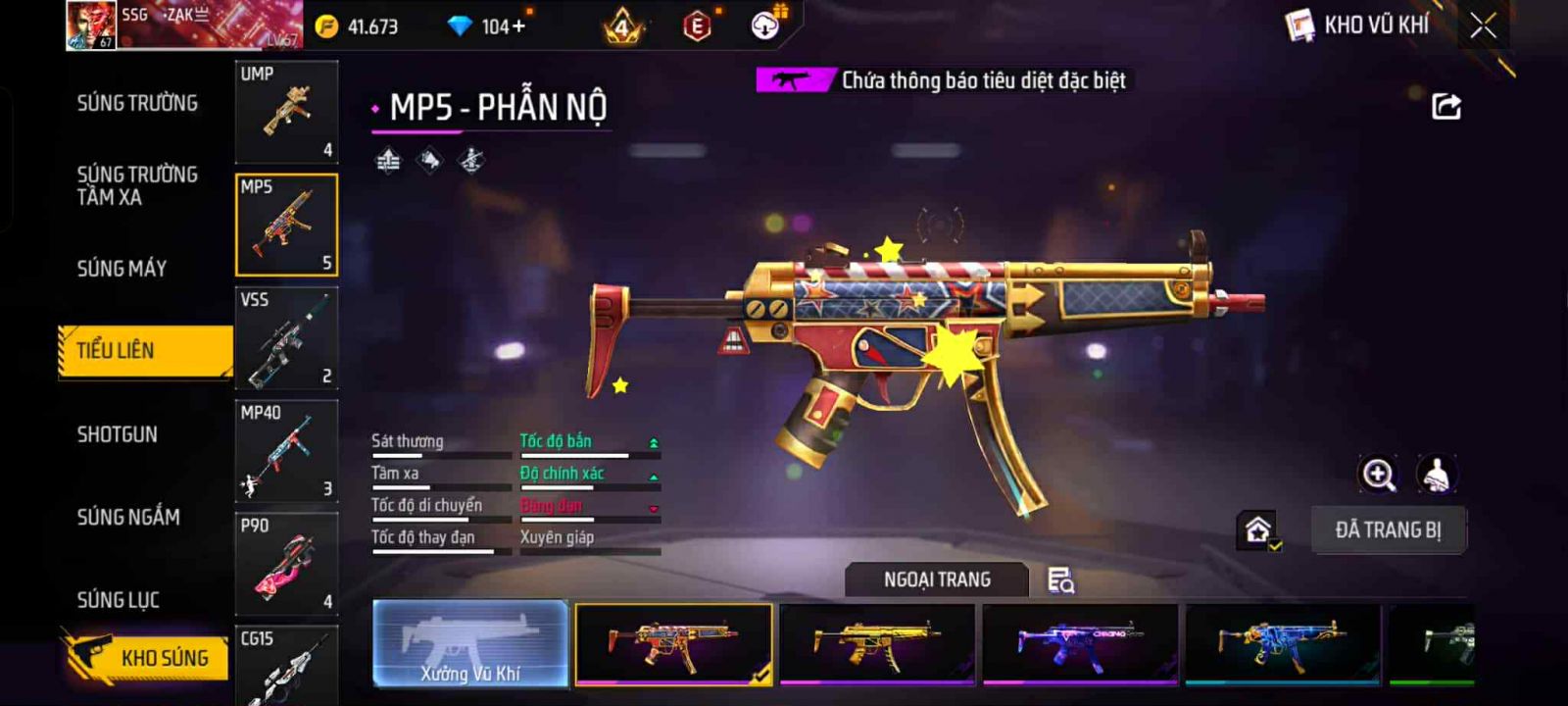Switch to SÚNG TRƯỜNG TẦM XA category
The width and height of the screenshot is (1568, 706).
(x=137, y=185)
